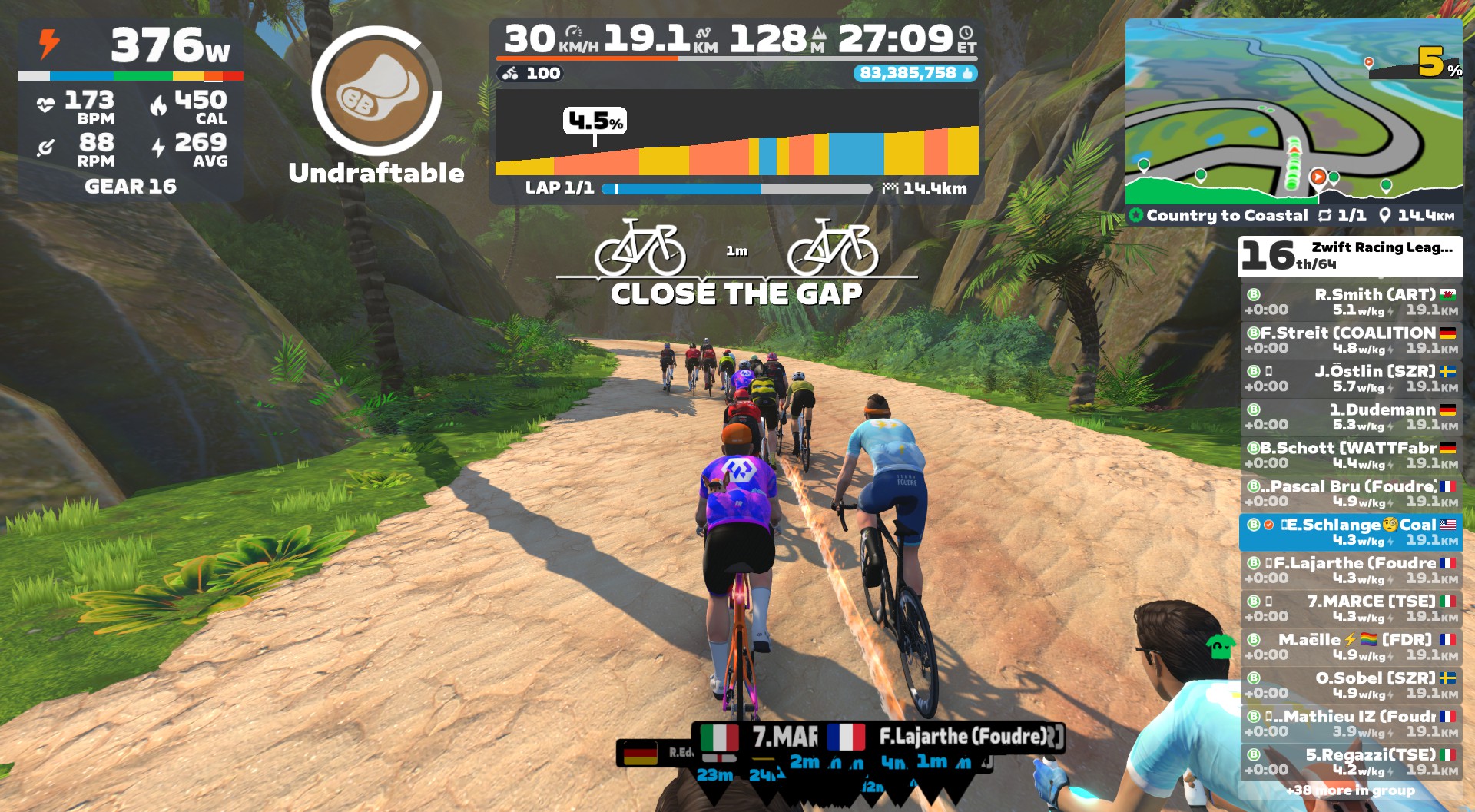
Task: Click the F.Lajarthe (Foudre) name tag
Action: point(963,737)
